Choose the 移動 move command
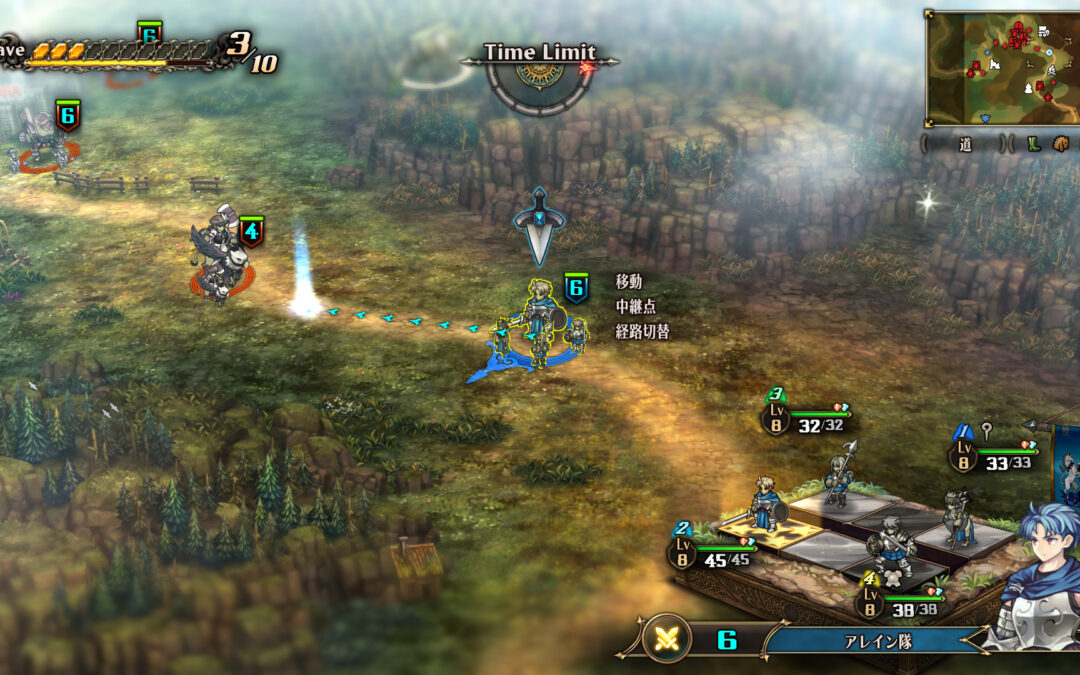Viewport: 1080px width, 675px height. [629, 283]
